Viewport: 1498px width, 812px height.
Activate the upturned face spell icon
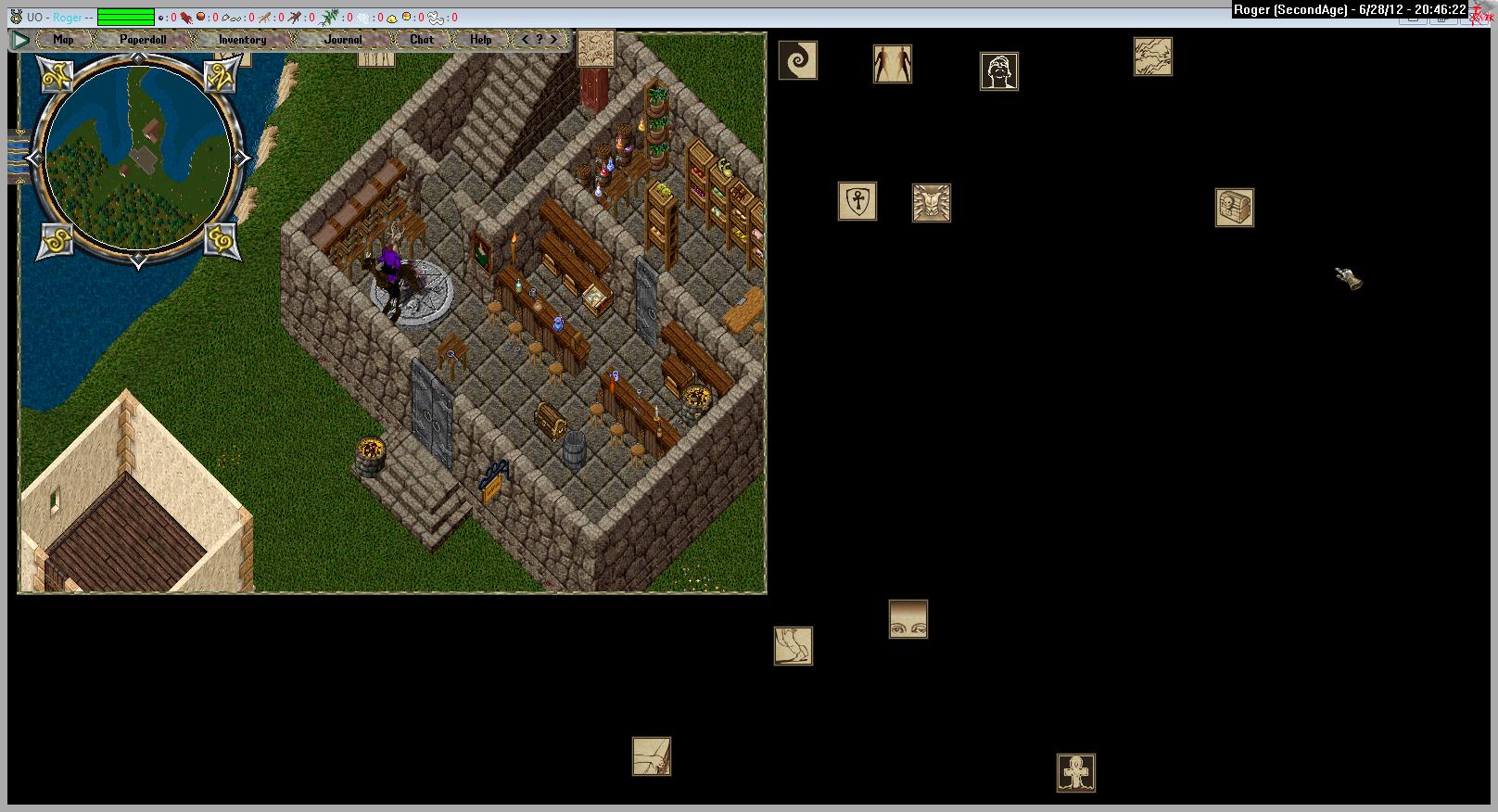999,71
